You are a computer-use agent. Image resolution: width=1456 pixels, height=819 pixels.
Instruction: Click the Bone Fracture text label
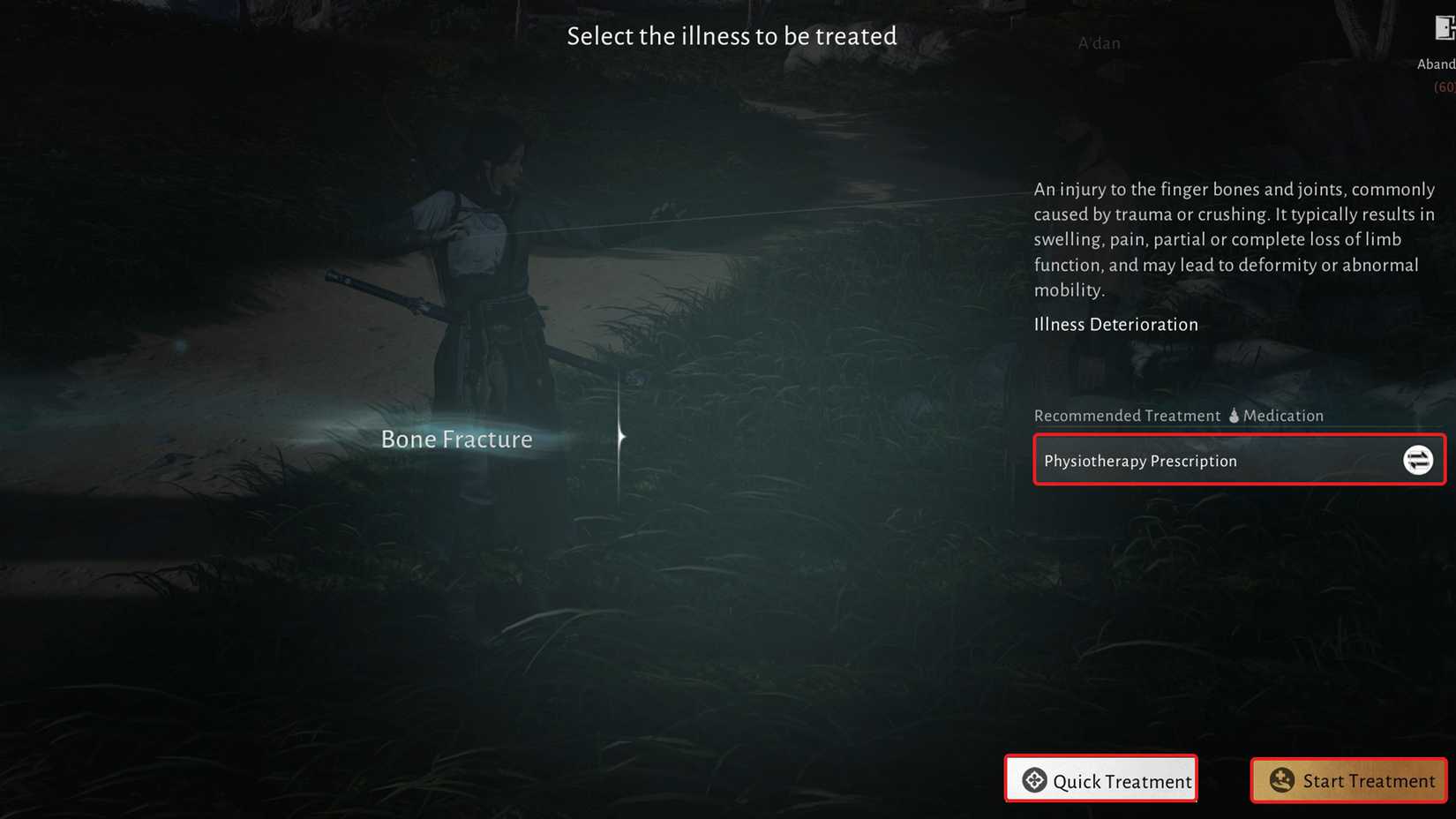click(x=456, y=439)
